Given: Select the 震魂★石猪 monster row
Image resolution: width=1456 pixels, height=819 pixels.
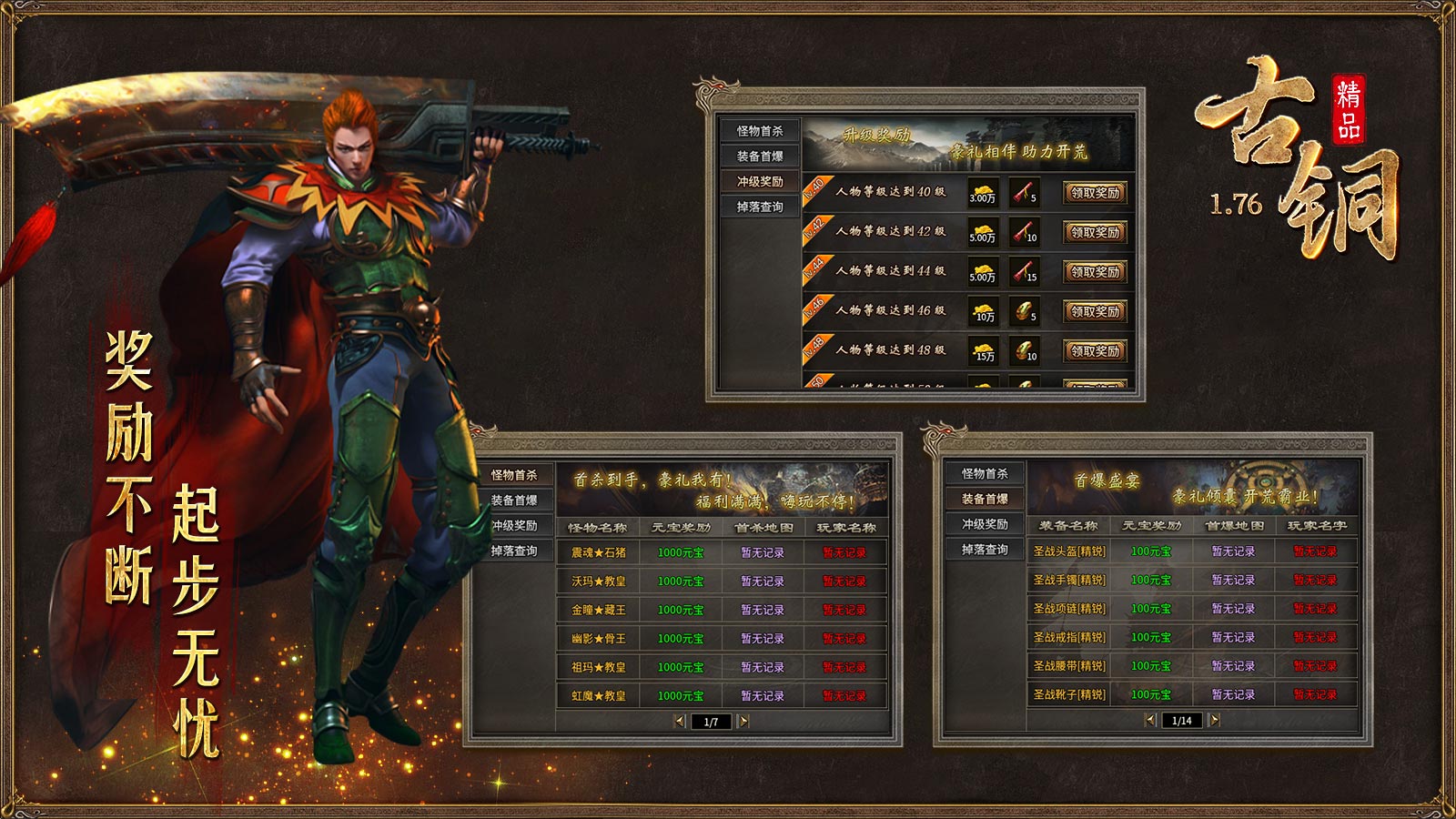Looking at the screenshot, I should point(598,552).
